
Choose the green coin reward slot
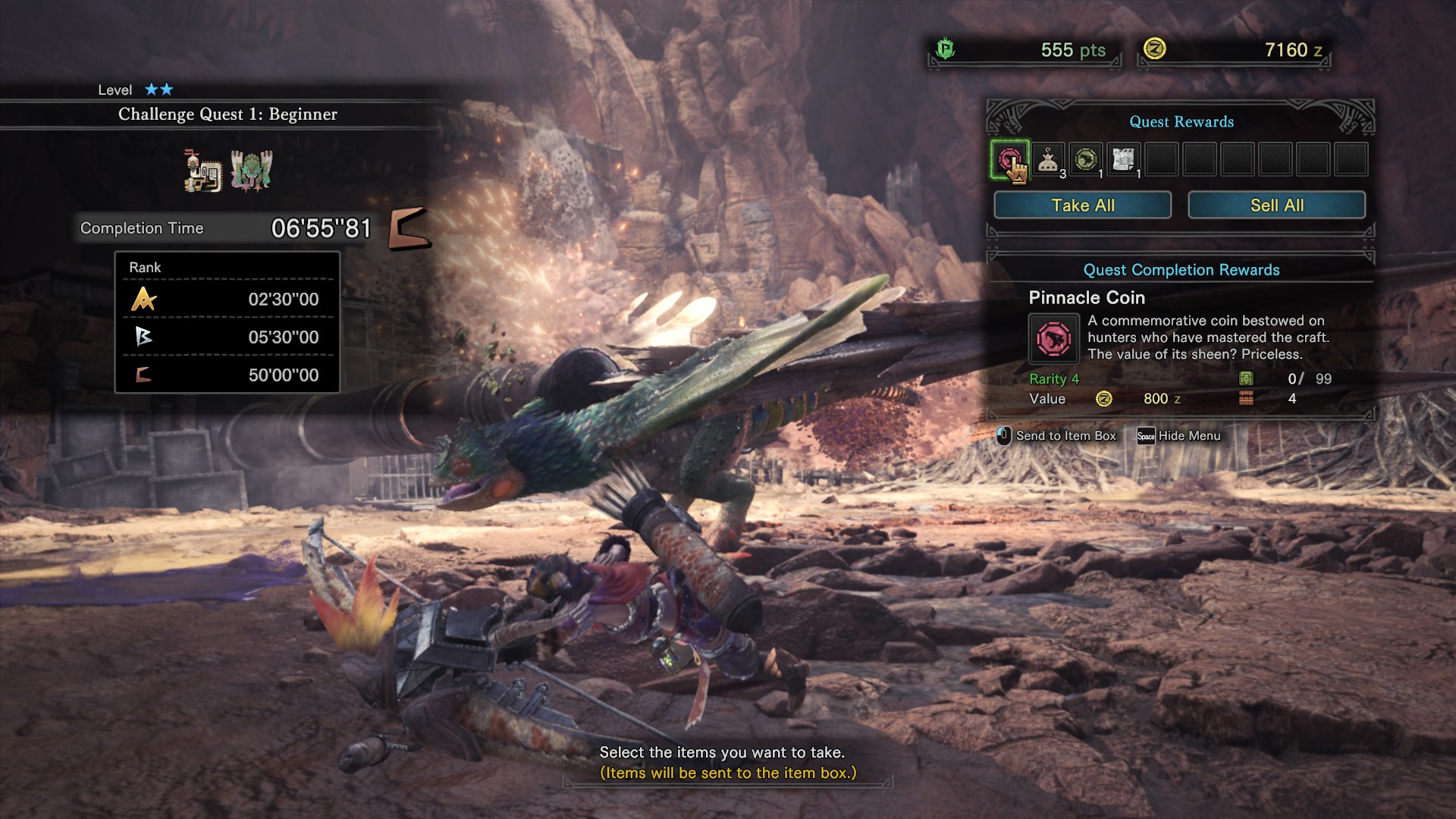pos(1086,160)
